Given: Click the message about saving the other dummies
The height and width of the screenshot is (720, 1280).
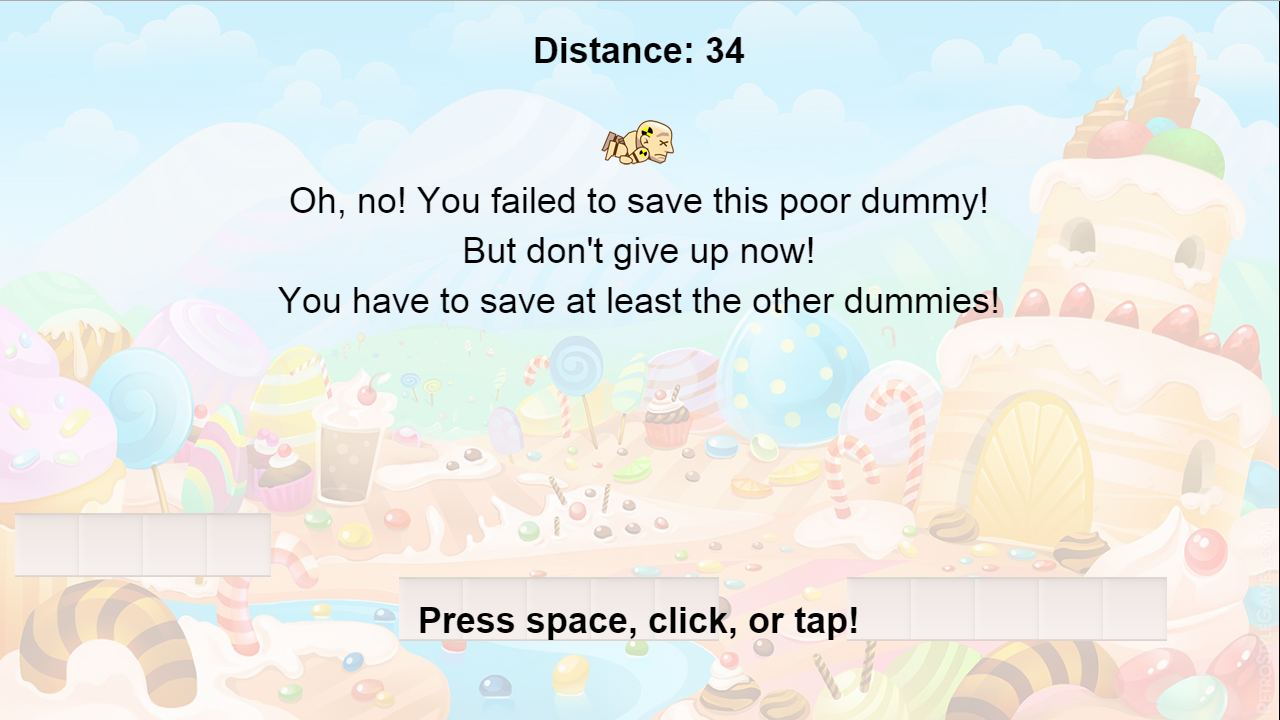Looking at the screenshot, I should coord(640,300).
